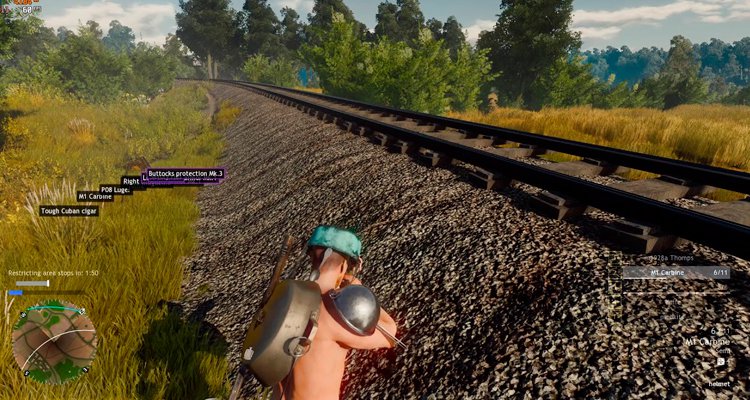The width and height of the screenshot is (750, 400).
Task: Click the M1 Carbine ground loot label
Action: [x=95, y=197]
